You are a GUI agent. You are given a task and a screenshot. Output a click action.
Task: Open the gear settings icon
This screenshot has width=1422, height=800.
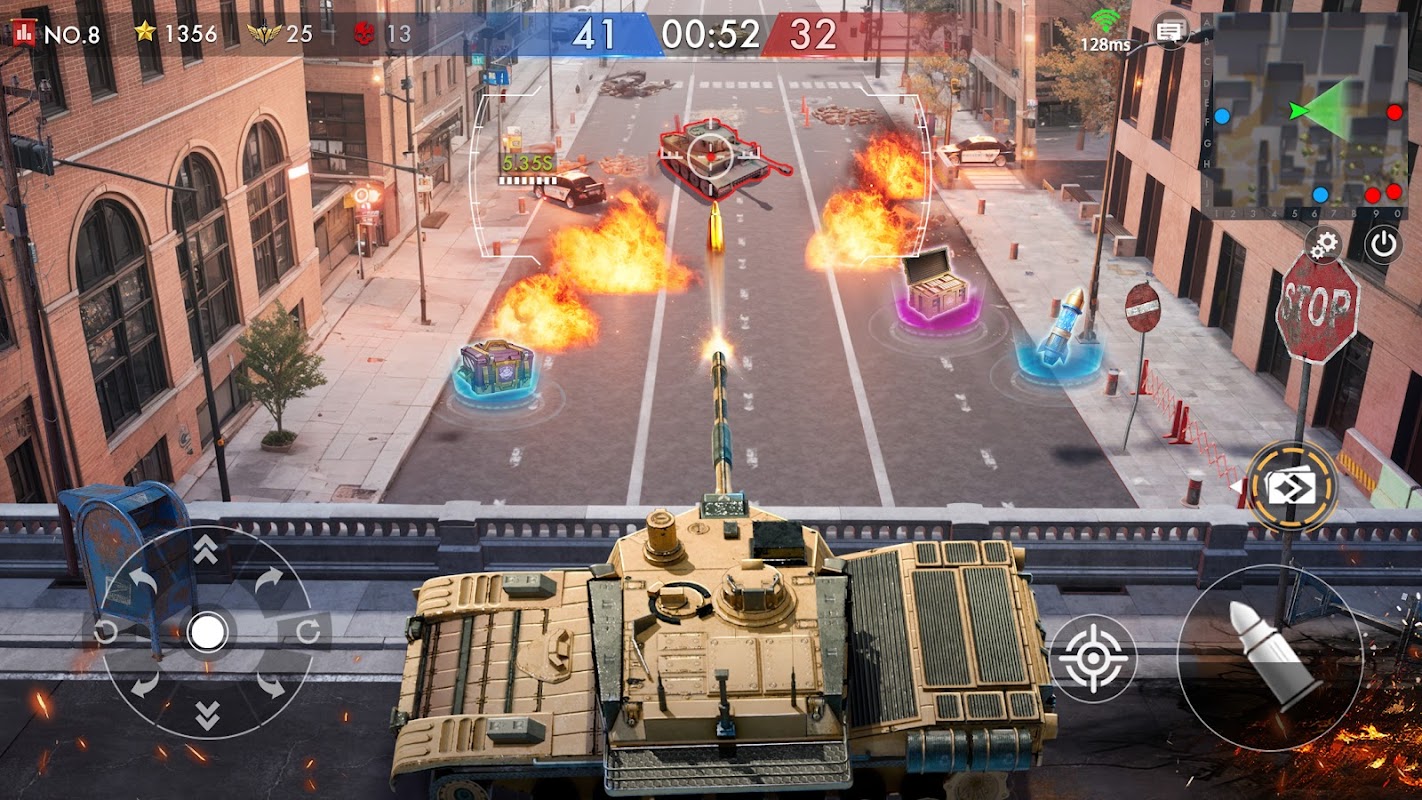point(1325,244)
